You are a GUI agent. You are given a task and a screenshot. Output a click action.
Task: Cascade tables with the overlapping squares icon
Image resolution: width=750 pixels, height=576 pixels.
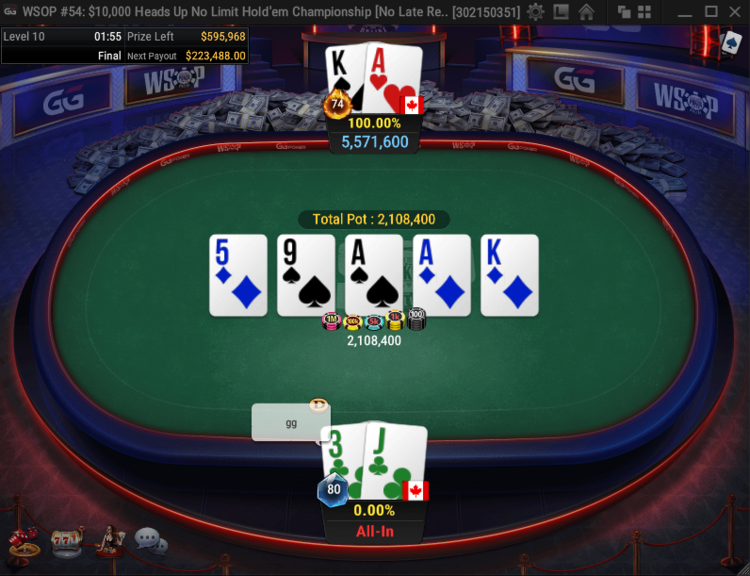pos(624,12)
